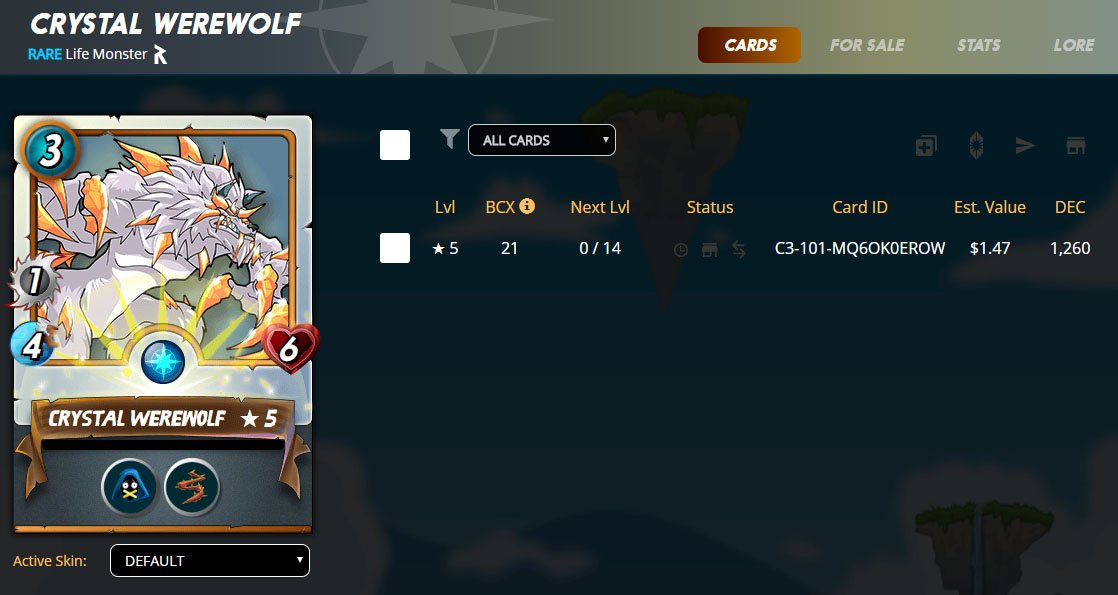Viewport: 1118px width, 595px height.
Task: Click the funnel filter icon
Action: click(x=450, y=140)
